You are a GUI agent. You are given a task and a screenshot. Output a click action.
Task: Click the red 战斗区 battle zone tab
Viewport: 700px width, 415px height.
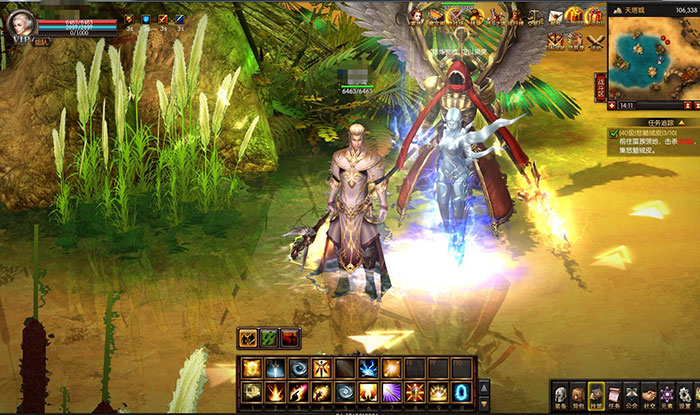[601, 86]
